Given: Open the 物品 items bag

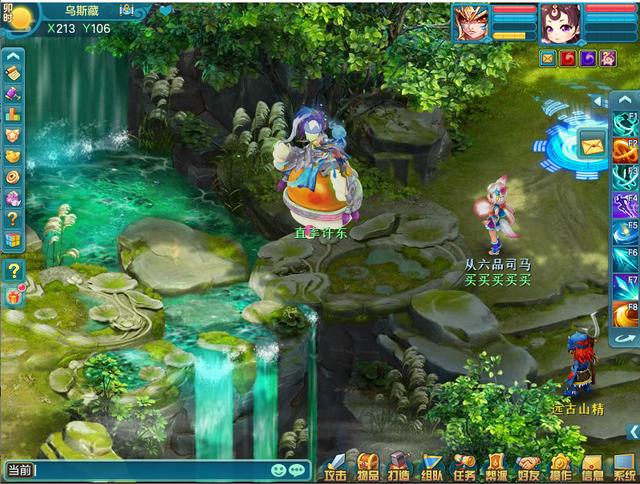Looking at the screenshot, I should tap(367, 467).
